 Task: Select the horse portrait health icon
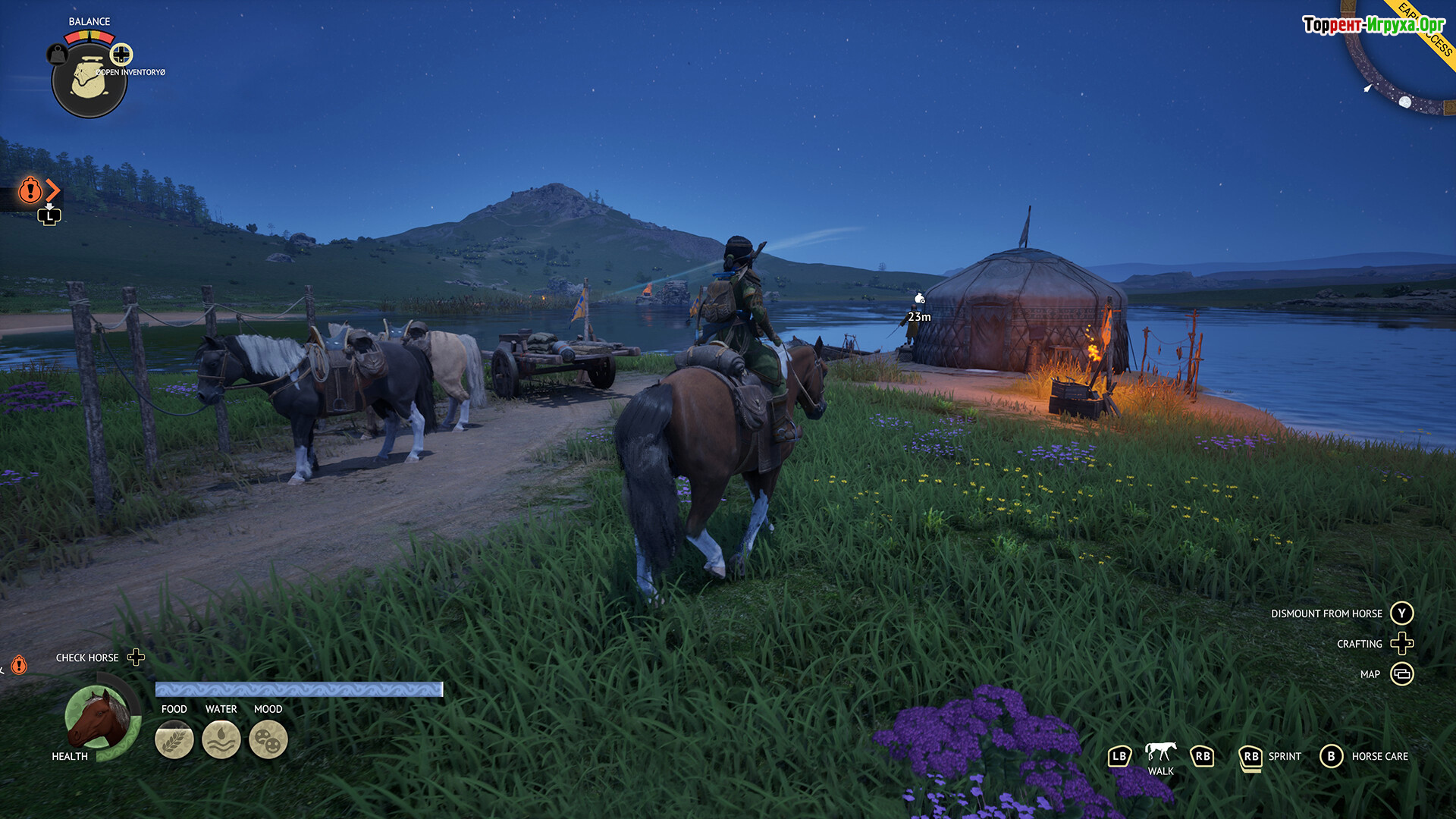click(98, 718)
